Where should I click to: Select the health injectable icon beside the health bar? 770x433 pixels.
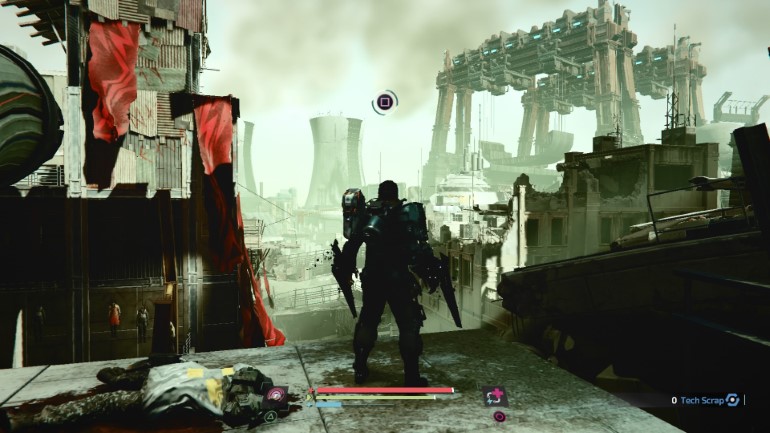click(x=494, y=397)
